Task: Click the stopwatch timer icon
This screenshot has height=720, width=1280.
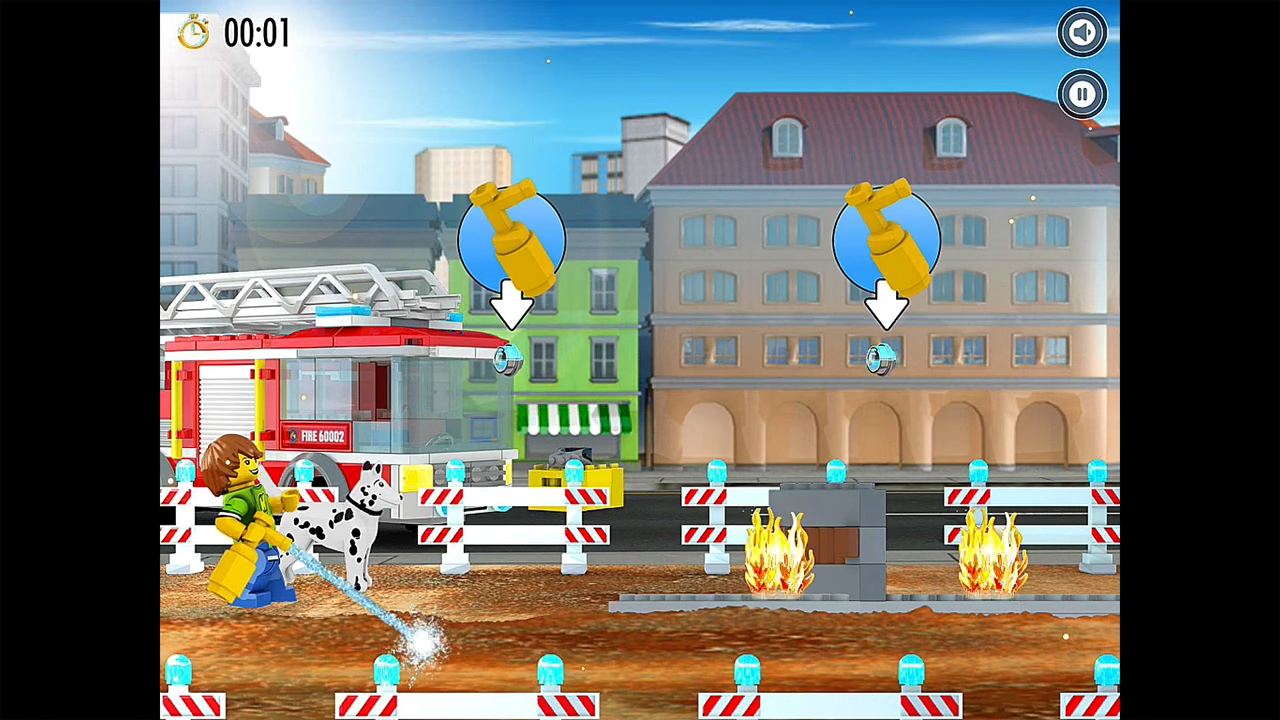Action: click(193, 33)
